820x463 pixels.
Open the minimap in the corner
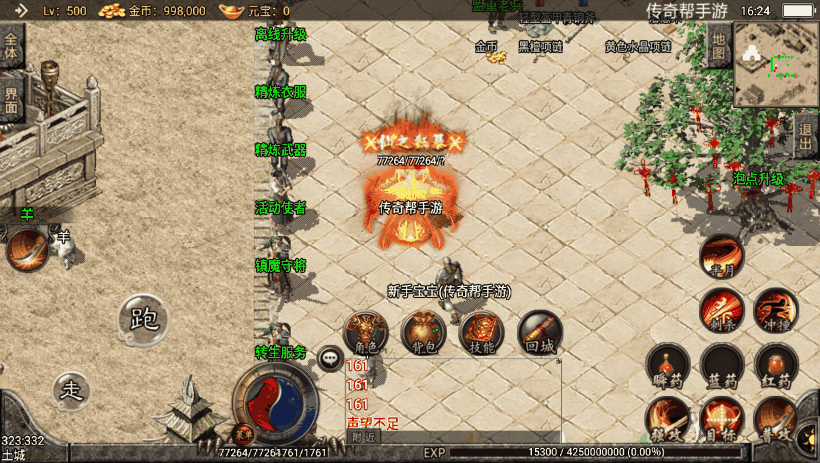pos(775,64)
